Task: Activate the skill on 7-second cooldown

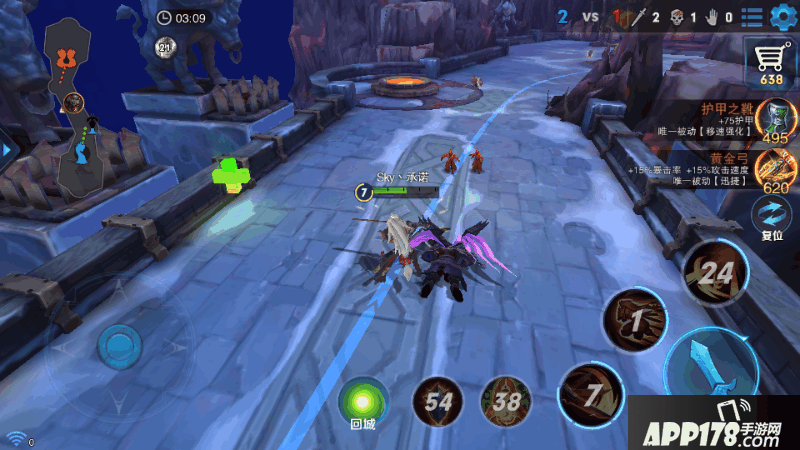Action: click(x=590, y=396)
